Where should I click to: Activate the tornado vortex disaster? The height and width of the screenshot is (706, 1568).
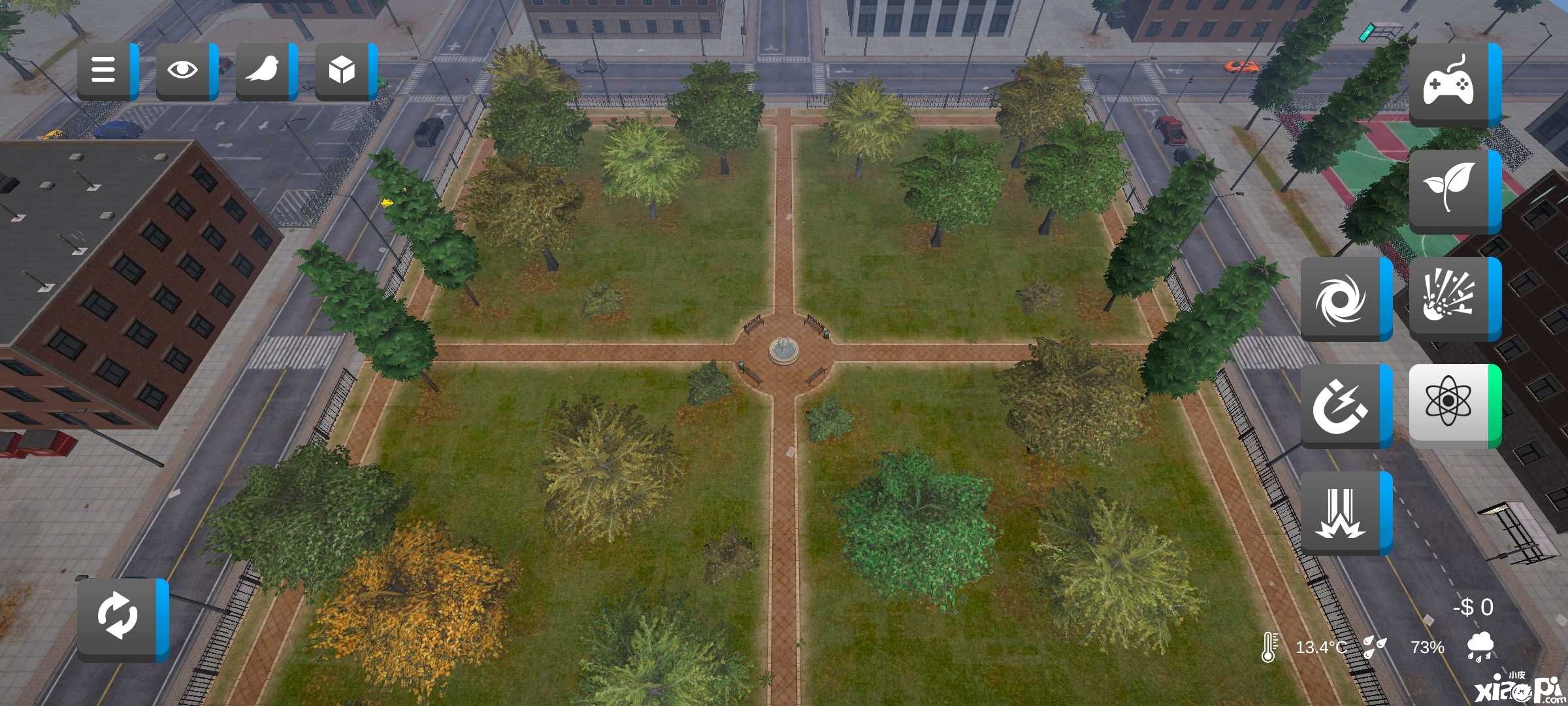pos(1343,298)
